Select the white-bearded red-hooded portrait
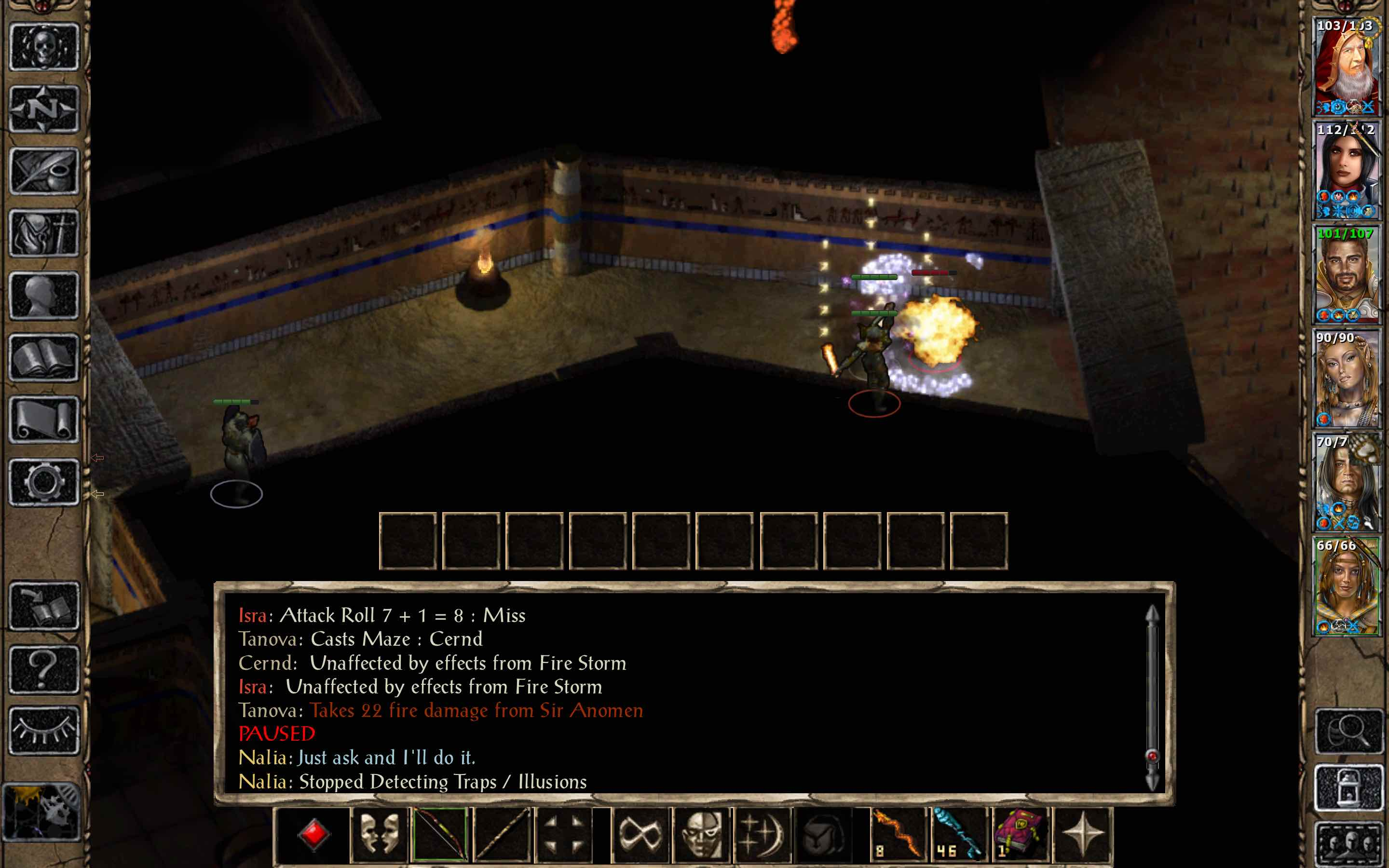This screenshot has width=1389, height=868. pyautogui.click(x=1347, y=66)
